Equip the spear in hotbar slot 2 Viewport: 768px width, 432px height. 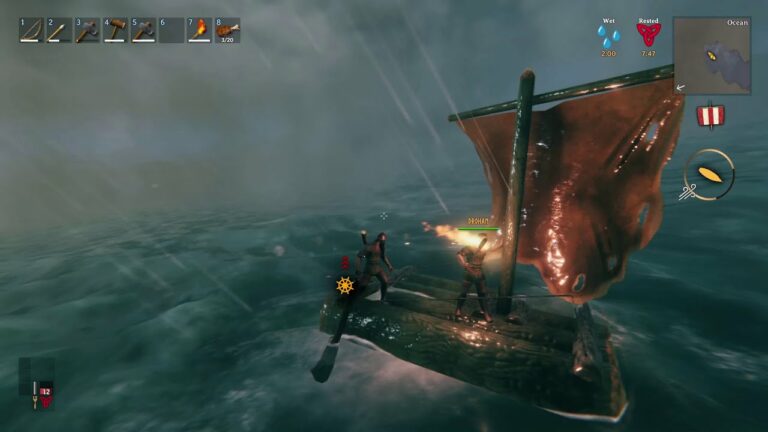(59, 30)
